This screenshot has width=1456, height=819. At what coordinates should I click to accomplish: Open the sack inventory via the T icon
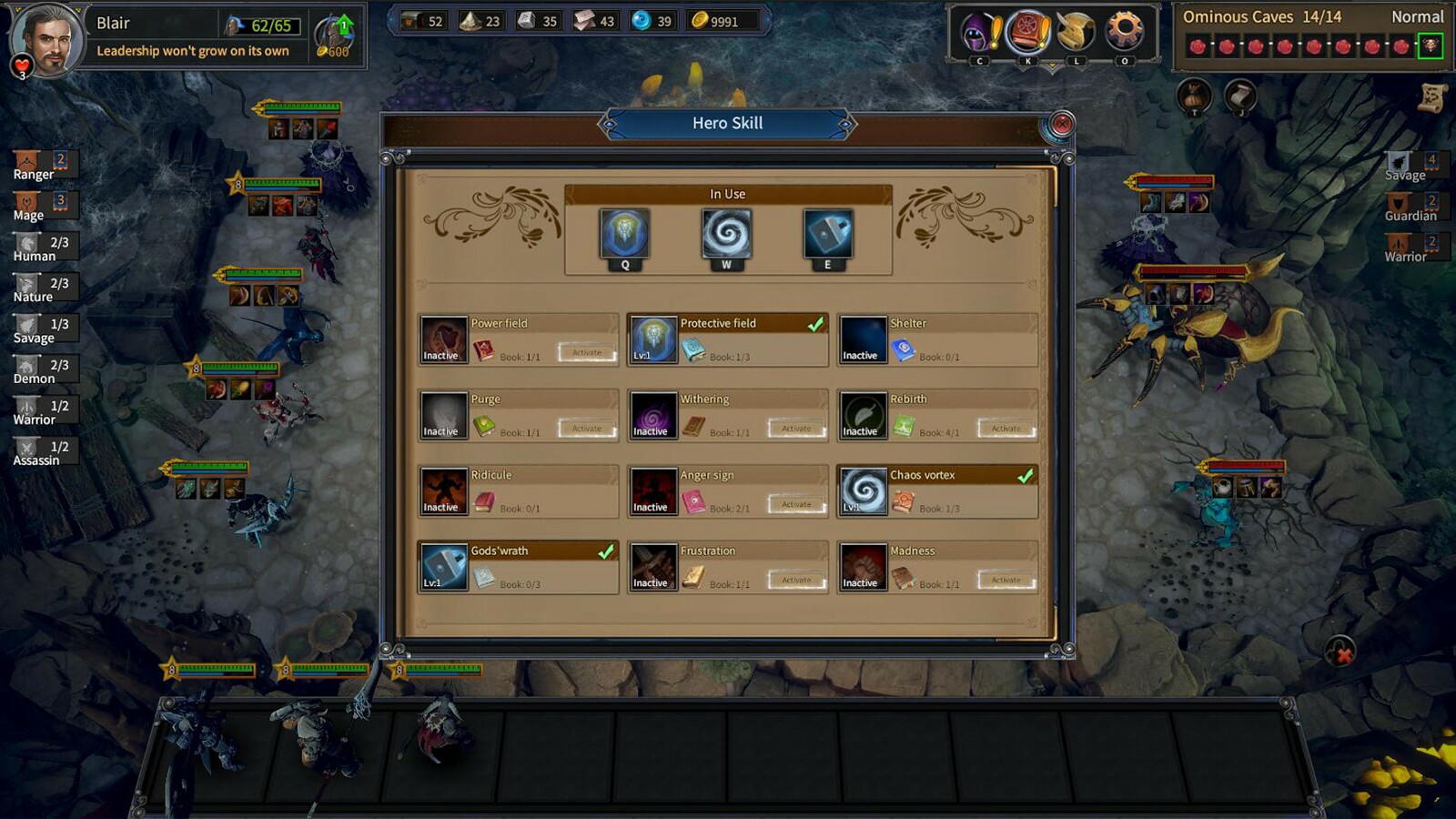tap(1192, 95)
